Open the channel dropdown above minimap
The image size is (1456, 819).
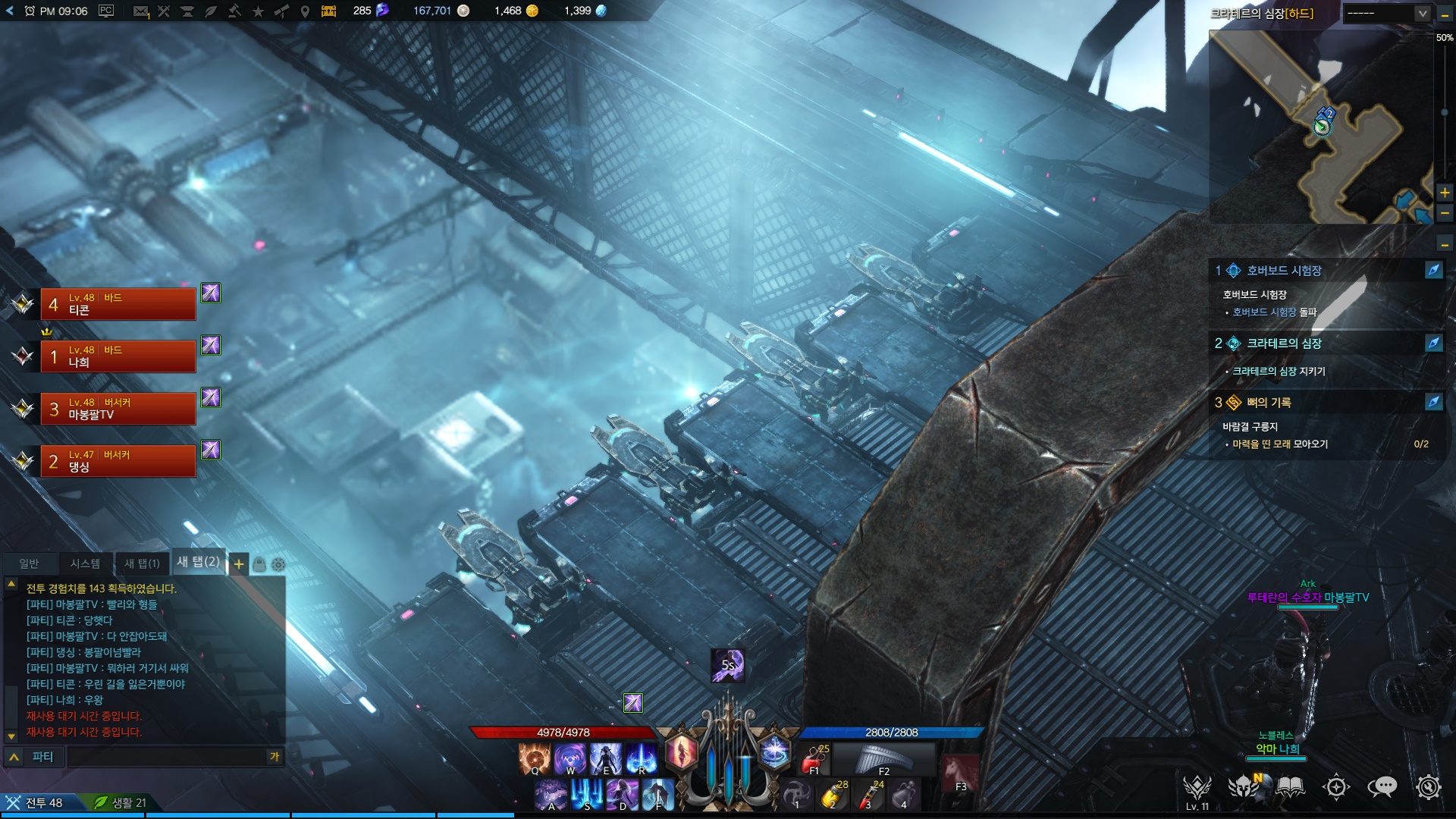pyautogui.click(x=1387, y=13)
